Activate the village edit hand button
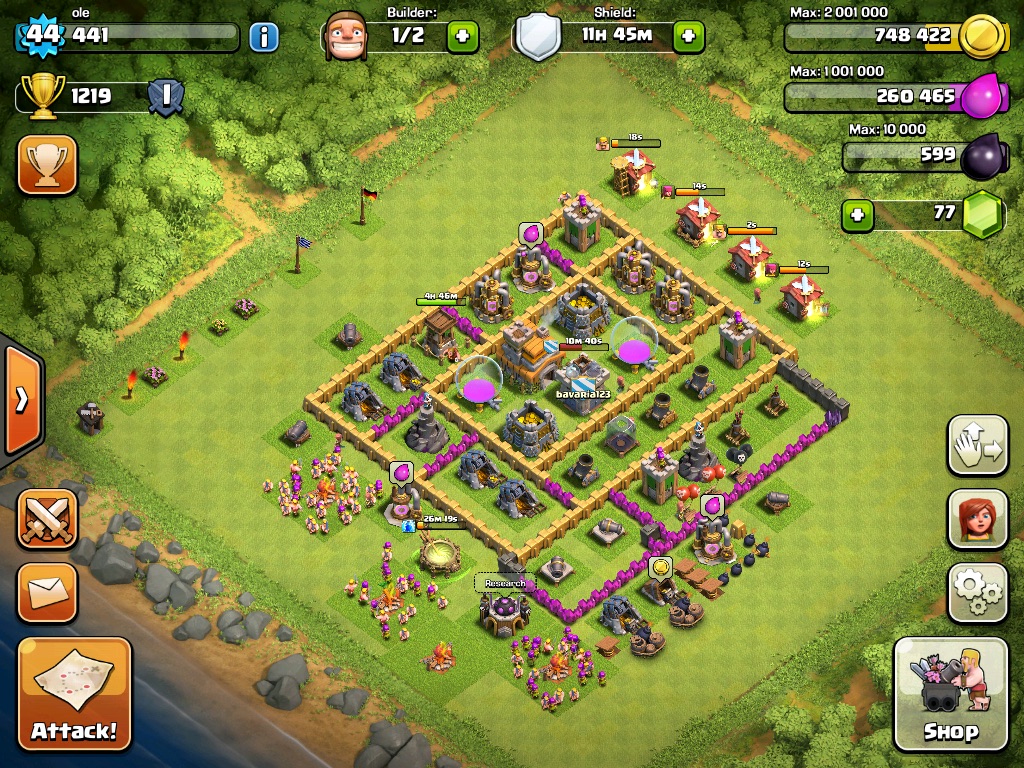 click(977, 445)
